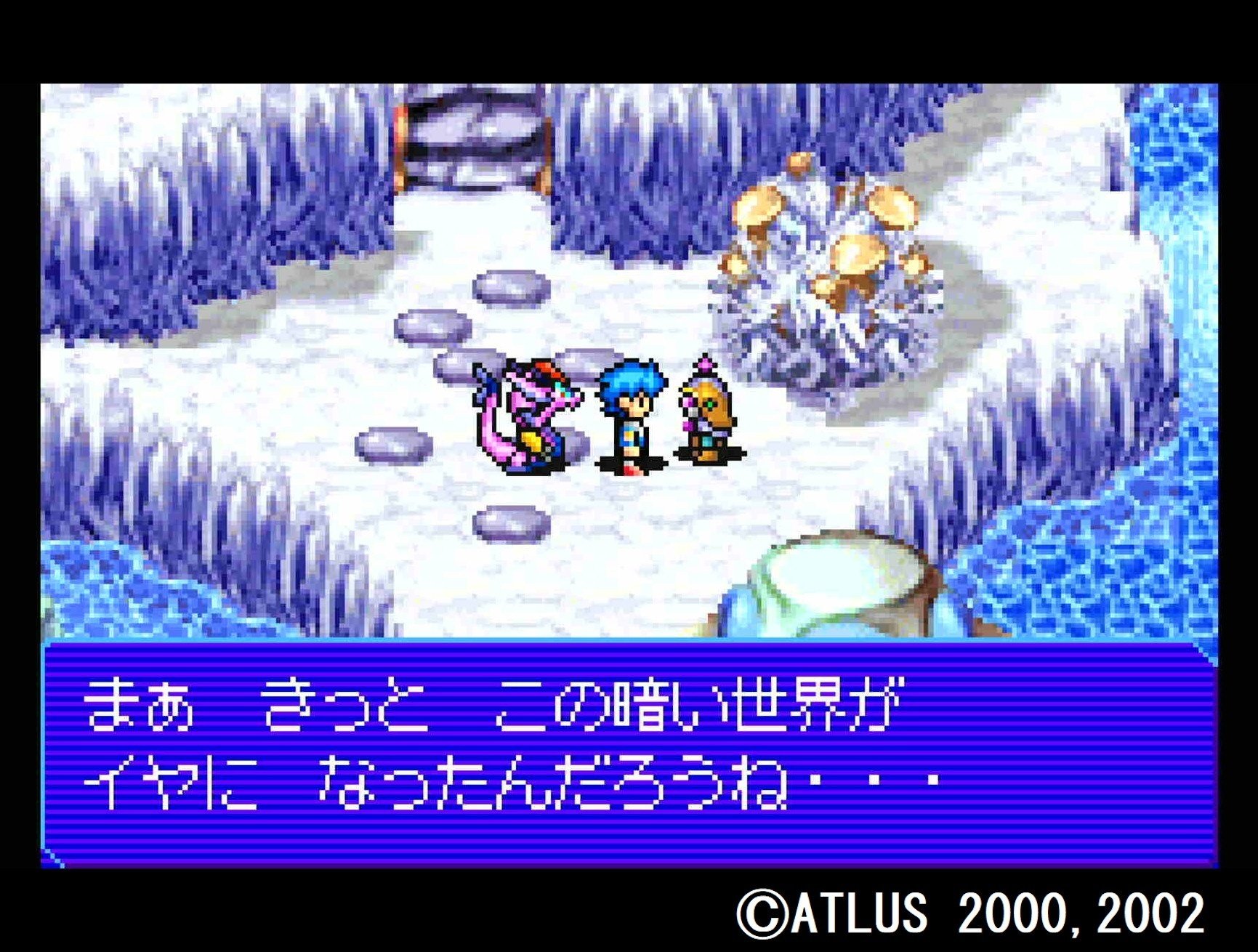Click a stepping stone on the snowy path
This screenshot has height=952, width=1258.
pyautogui.click(x=509, y=287)
